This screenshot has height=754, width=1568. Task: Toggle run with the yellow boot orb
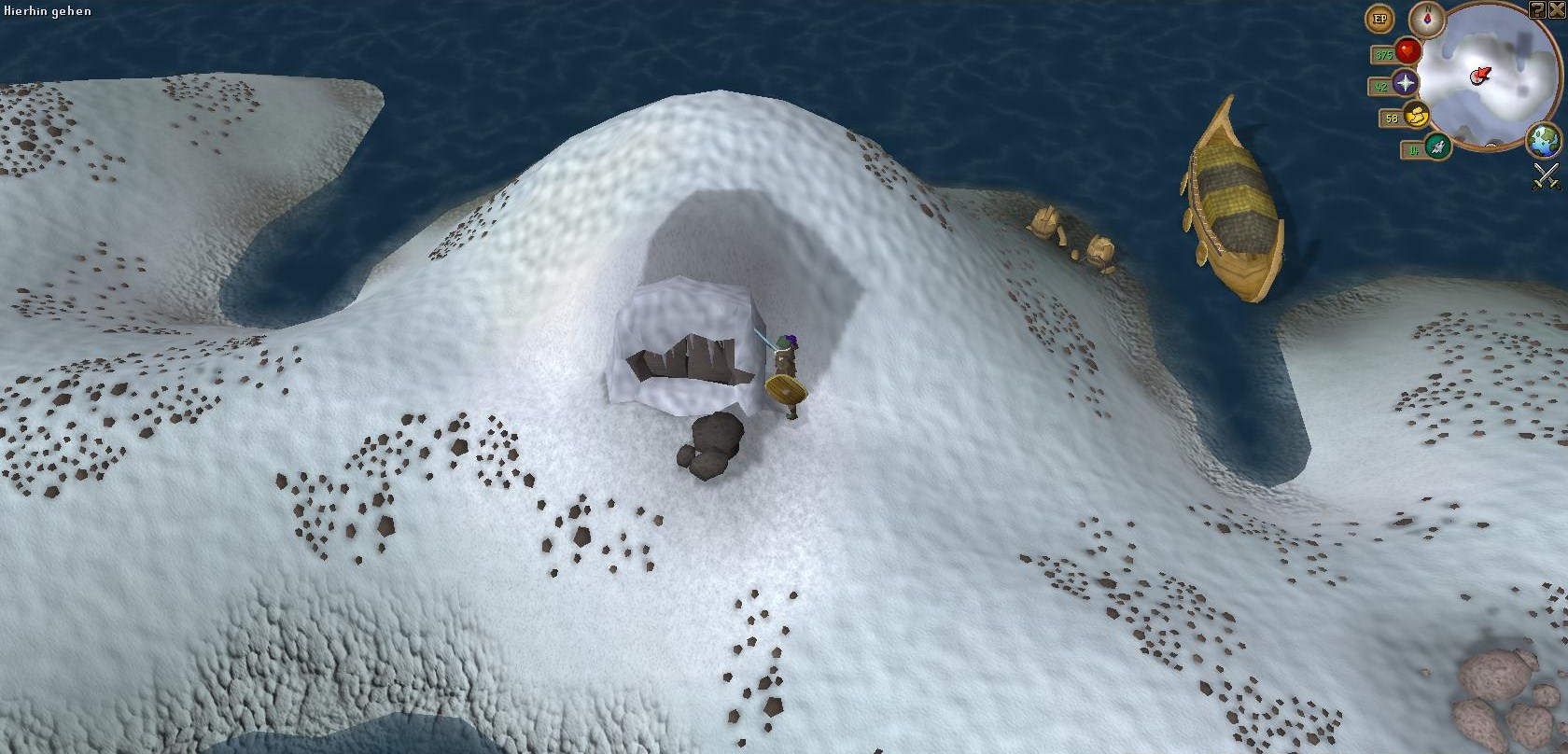(1417, 117)
